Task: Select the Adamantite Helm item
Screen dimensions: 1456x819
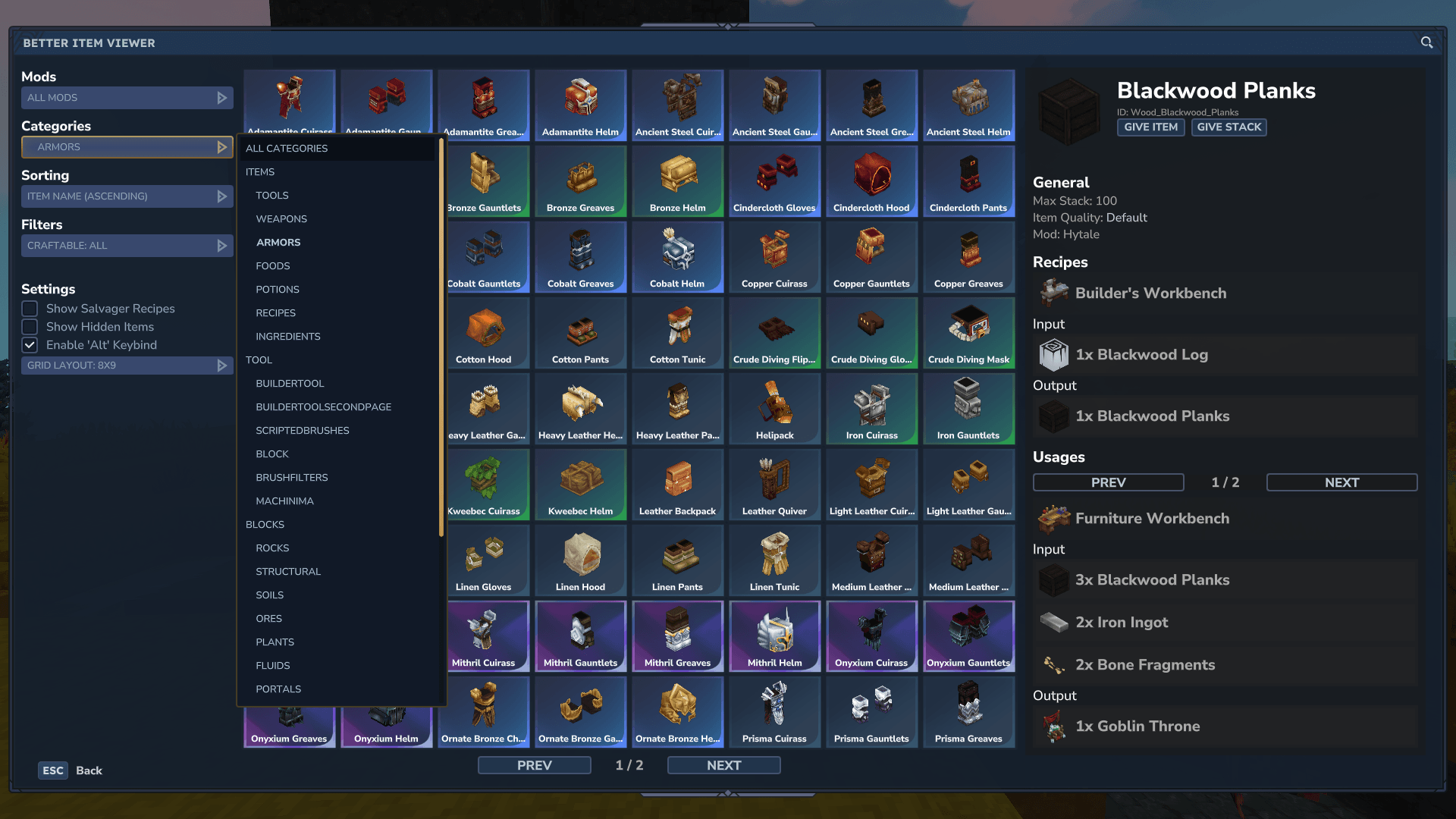Action: (580, 102)
